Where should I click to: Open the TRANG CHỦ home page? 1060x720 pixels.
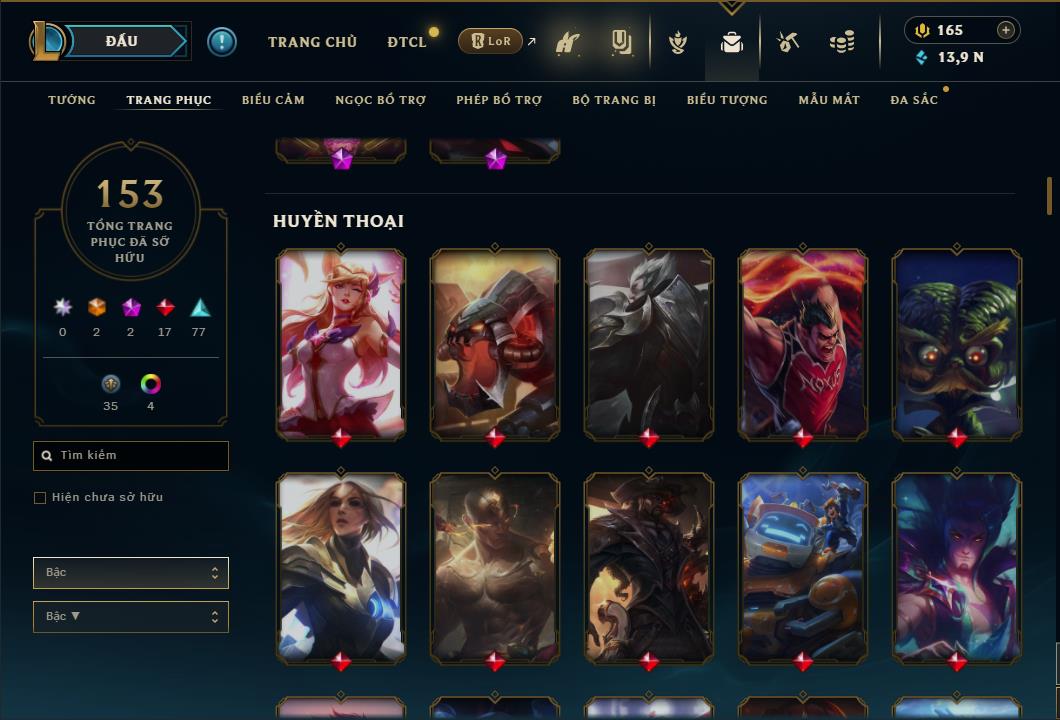[312, 42]
